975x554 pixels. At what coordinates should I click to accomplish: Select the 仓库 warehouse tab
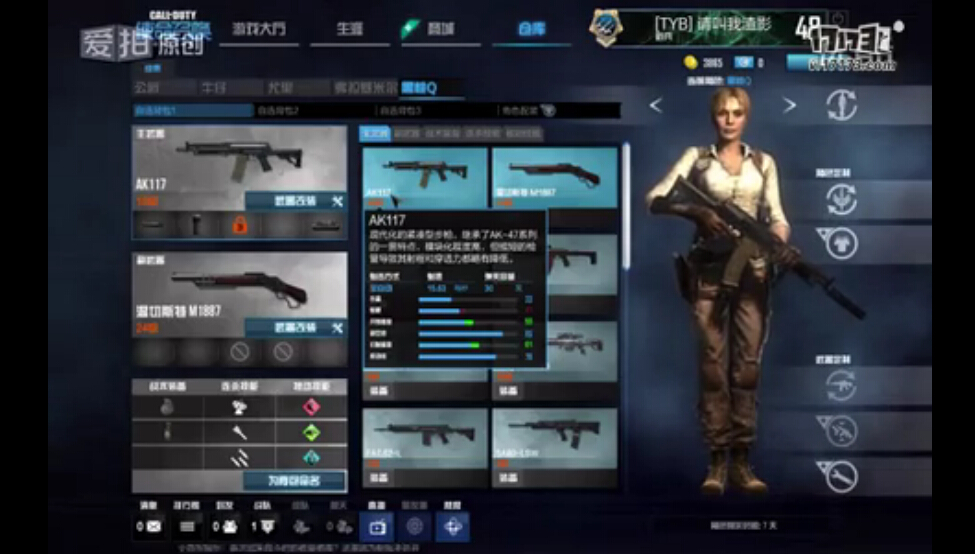click(531, 28)
